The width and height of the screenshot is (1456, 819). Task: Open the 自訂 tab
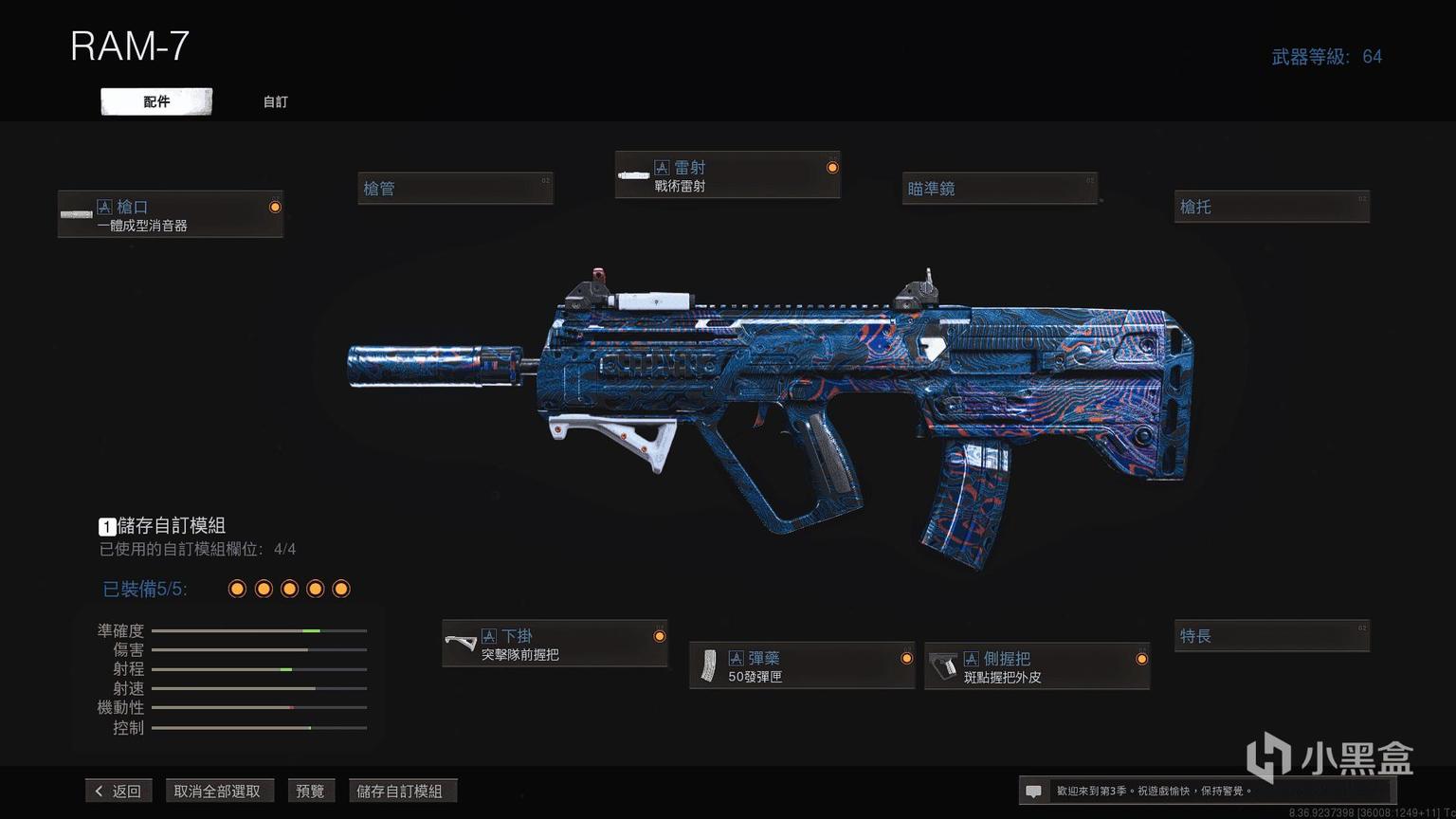[275, 101]
